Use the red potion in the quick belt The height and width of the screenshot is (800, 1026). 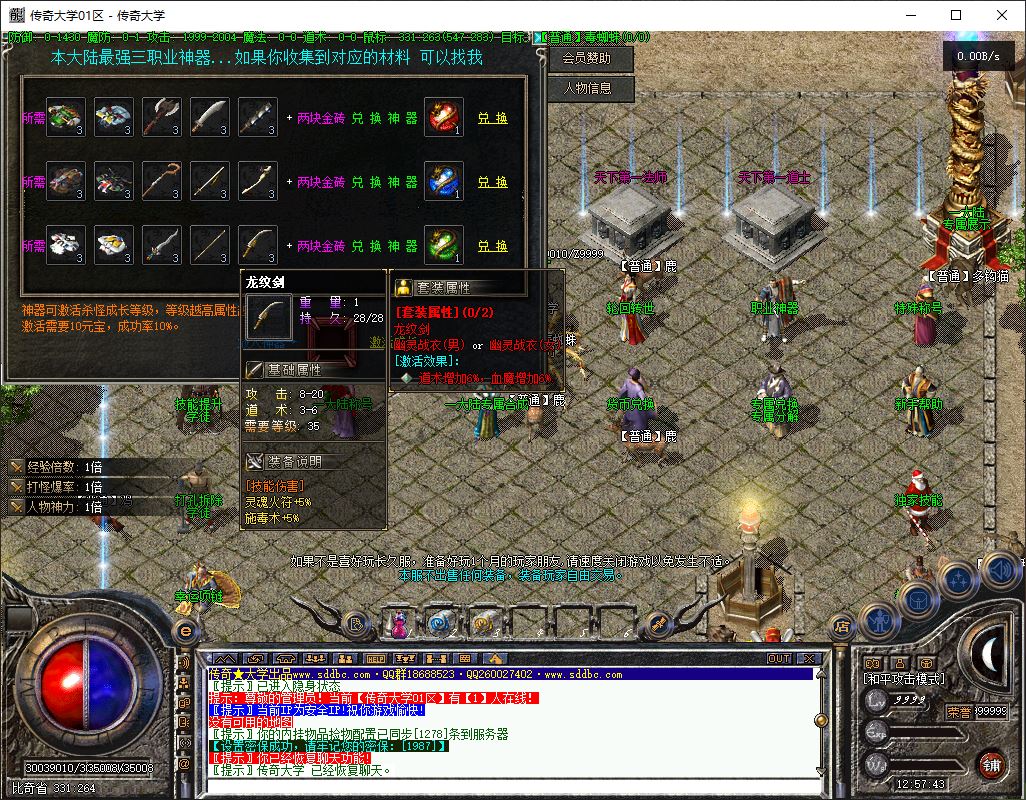coord(400,626)
